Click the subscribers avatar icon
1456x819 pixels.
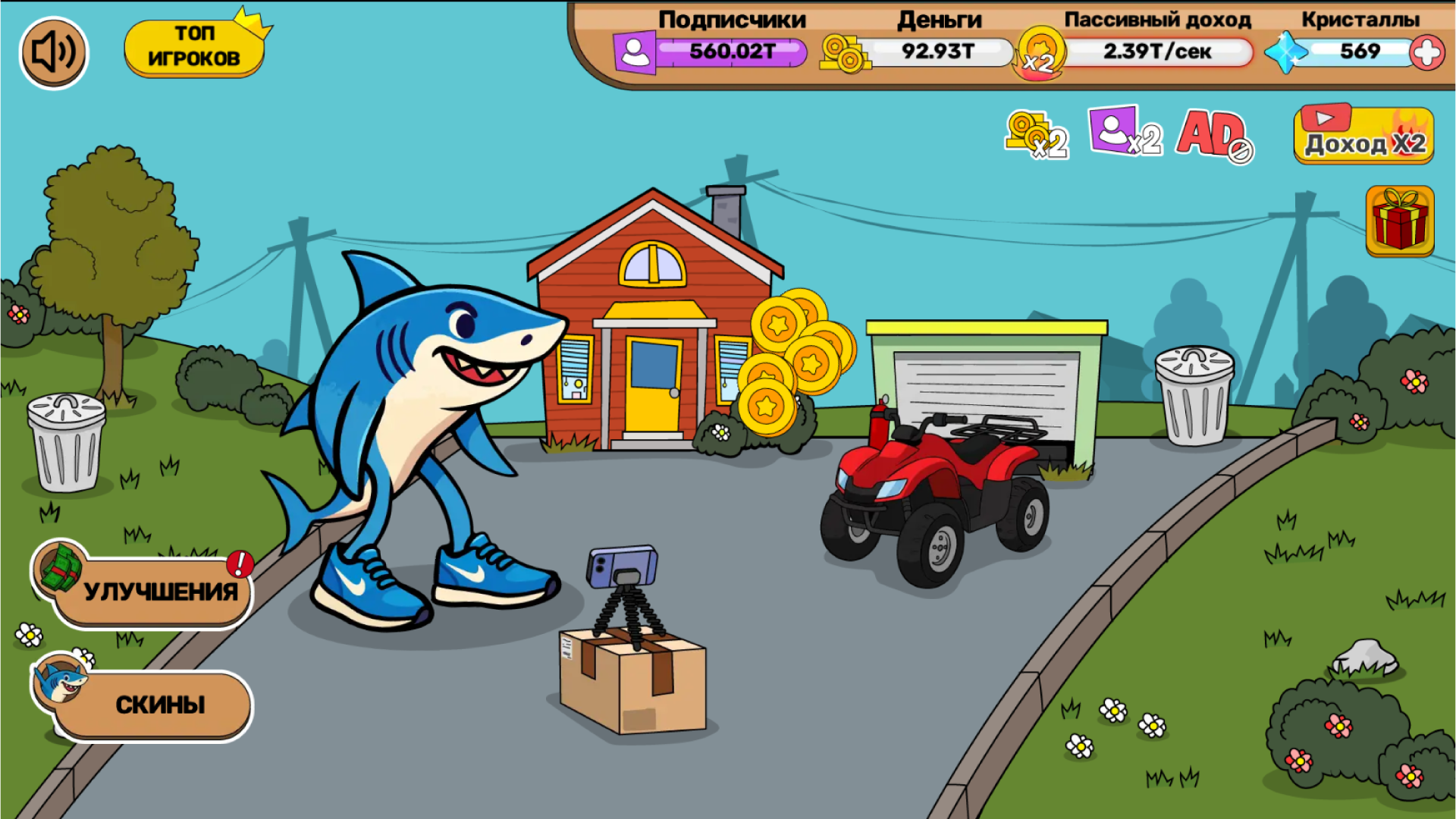(x=634, y=52)
